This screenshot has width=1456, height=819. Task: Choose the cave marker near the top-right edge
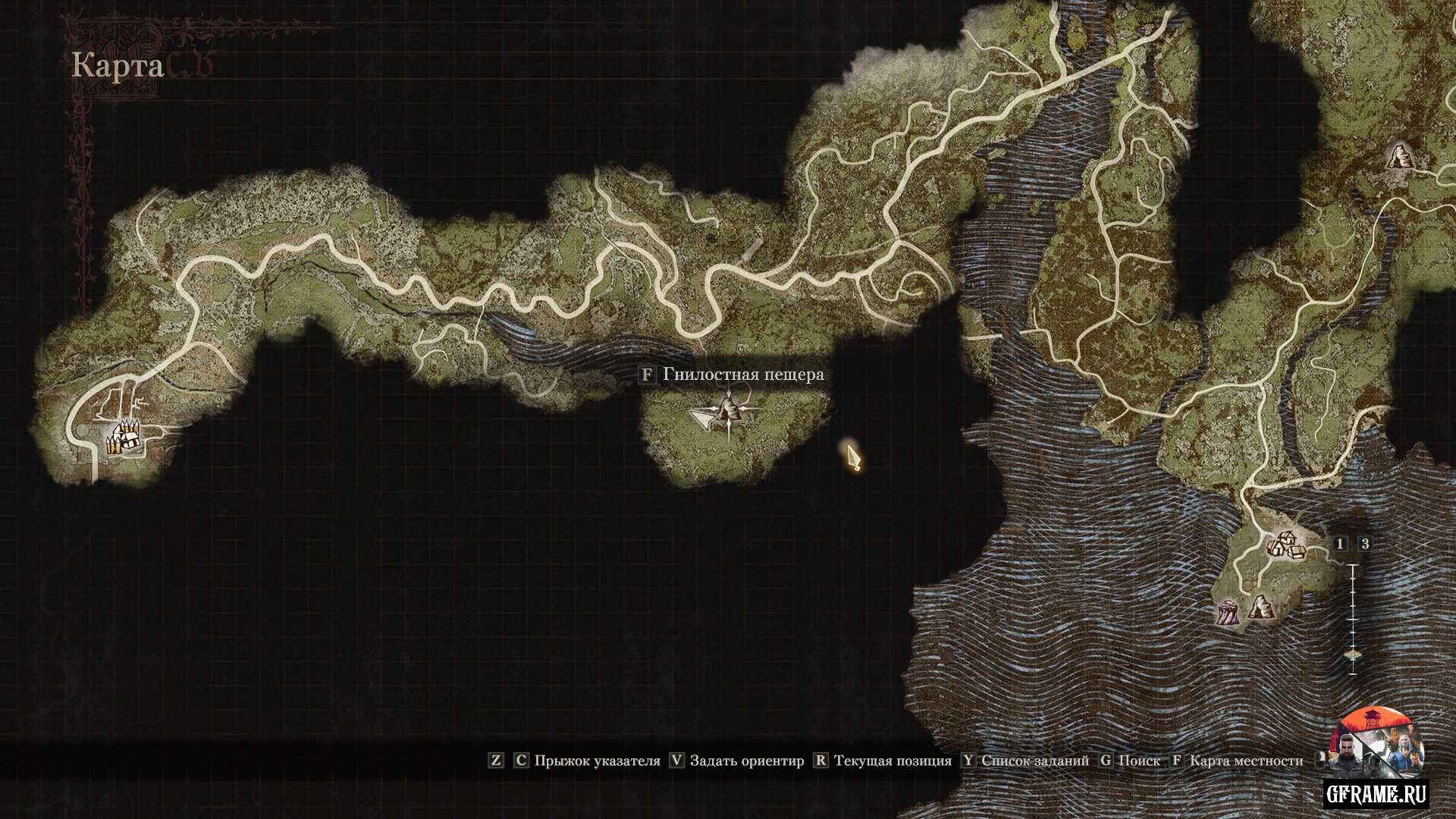[x=1398, y=157]
